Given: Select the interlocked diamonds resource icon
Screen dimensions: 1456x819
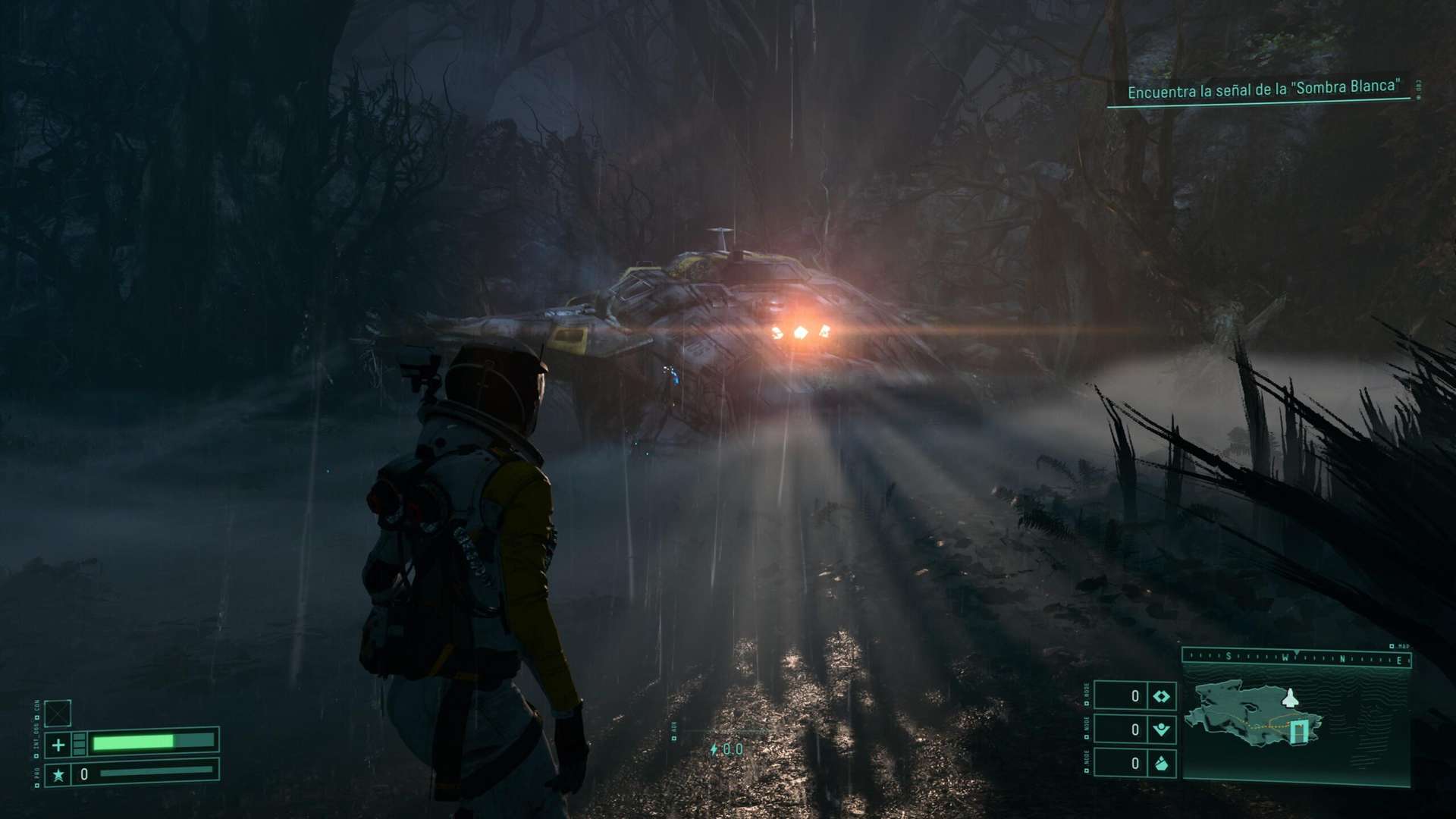Looking at the screenshot, I should point(1161,696).
